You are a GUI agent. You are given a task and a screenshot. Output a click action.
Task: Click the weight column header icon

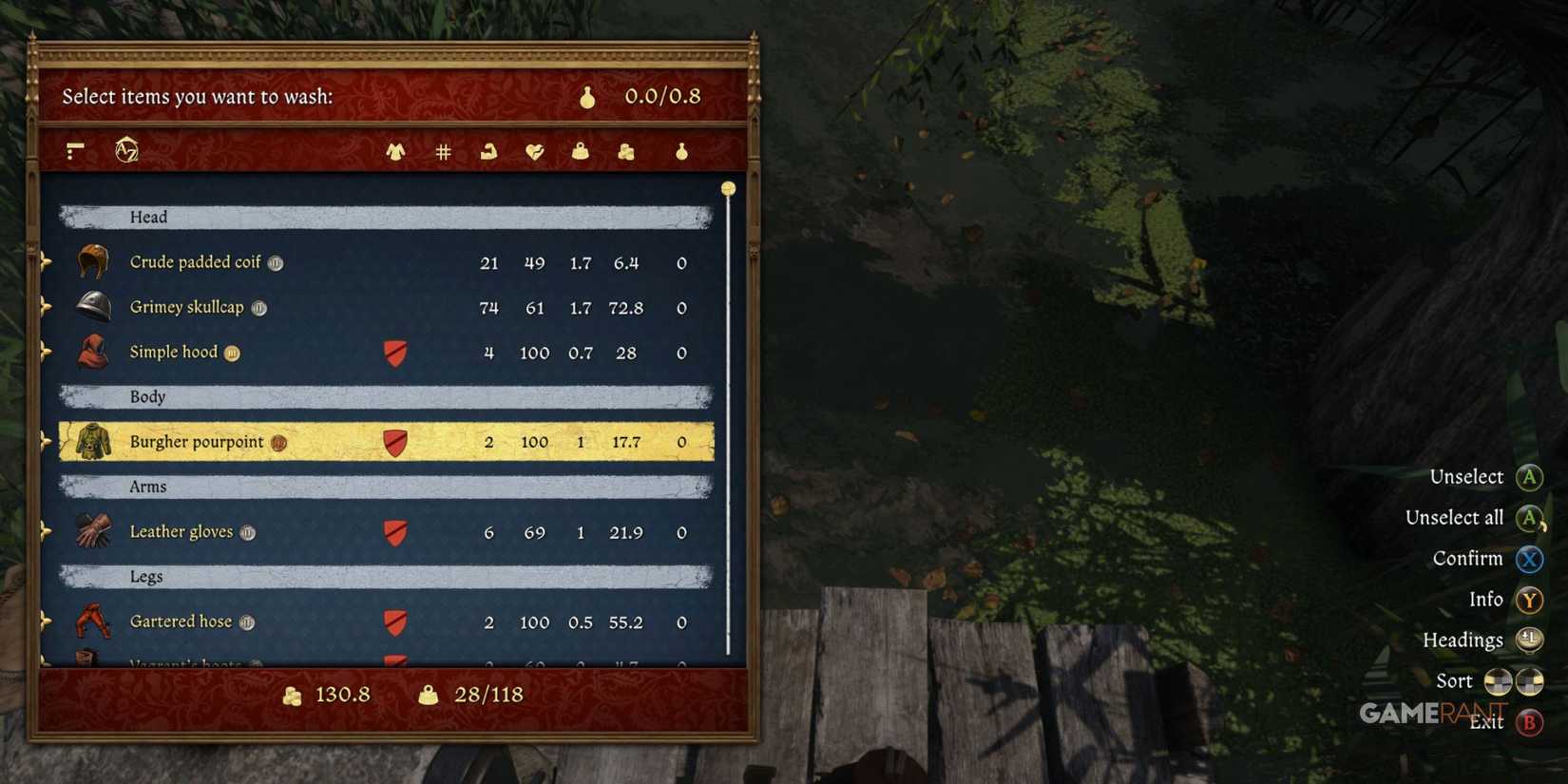pos(580,150)
